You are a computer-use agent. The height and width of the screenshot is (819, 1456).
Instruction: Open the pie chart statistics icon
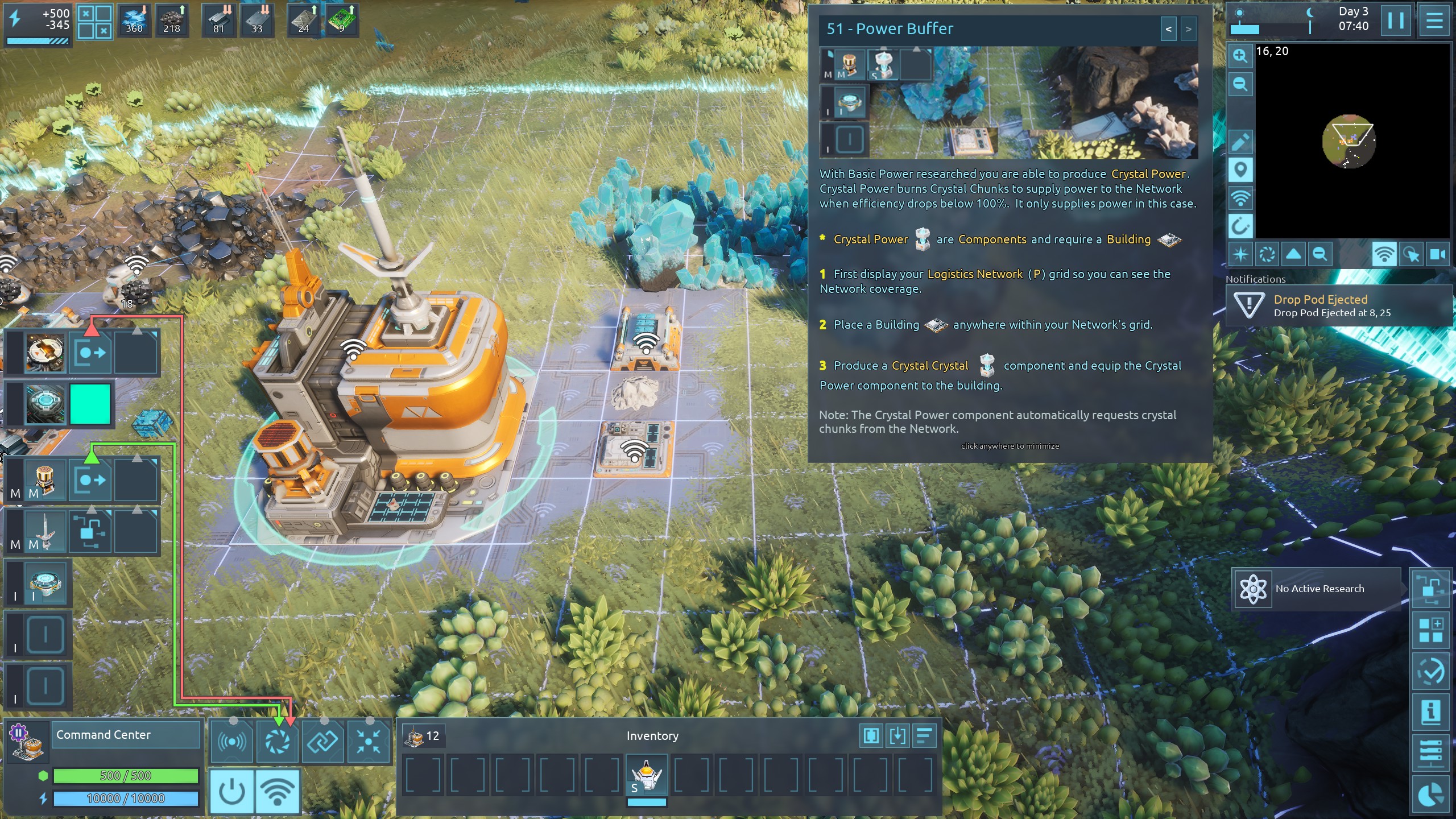tap(1430, 795)
